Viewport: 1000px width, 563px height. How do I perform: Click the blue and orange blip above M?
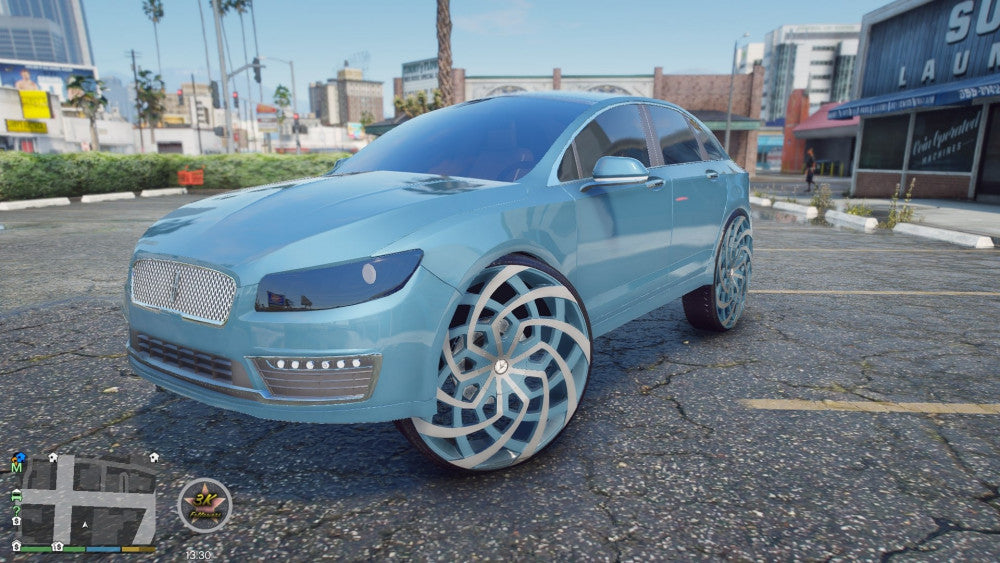(17, 457)
